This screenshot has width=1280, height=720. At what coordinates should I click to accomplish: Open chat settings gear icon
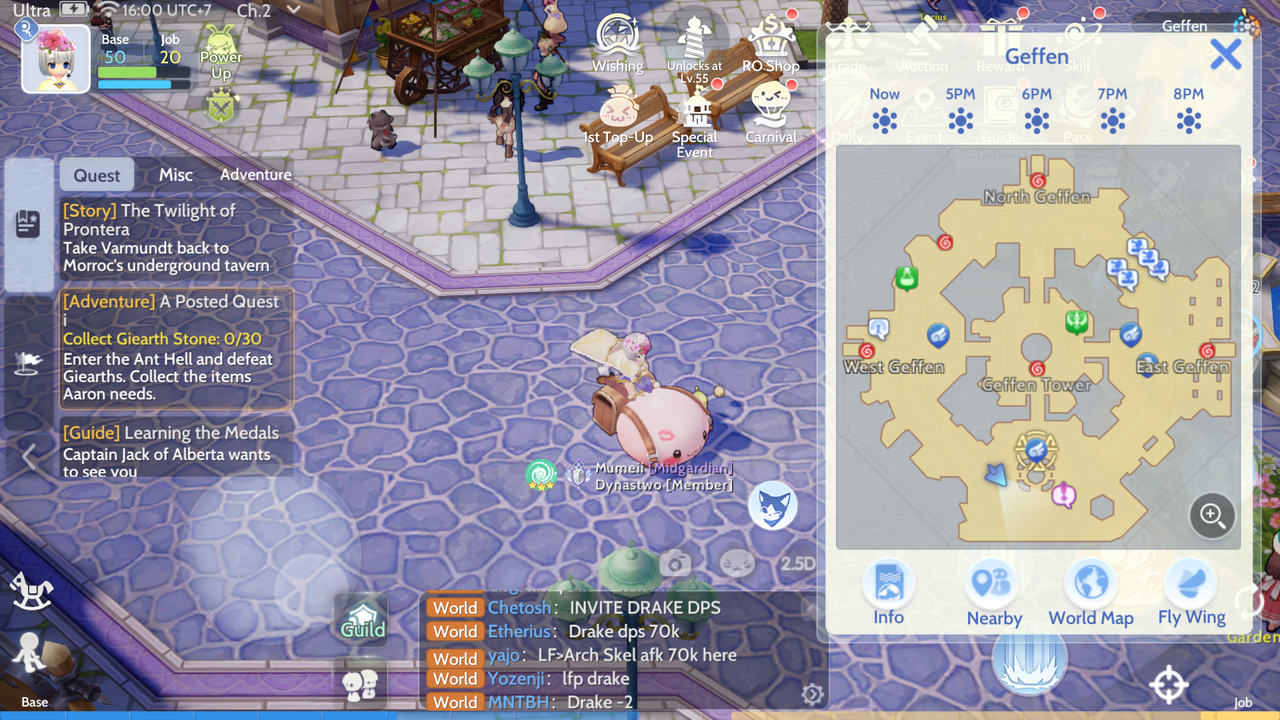pos(812,694)
